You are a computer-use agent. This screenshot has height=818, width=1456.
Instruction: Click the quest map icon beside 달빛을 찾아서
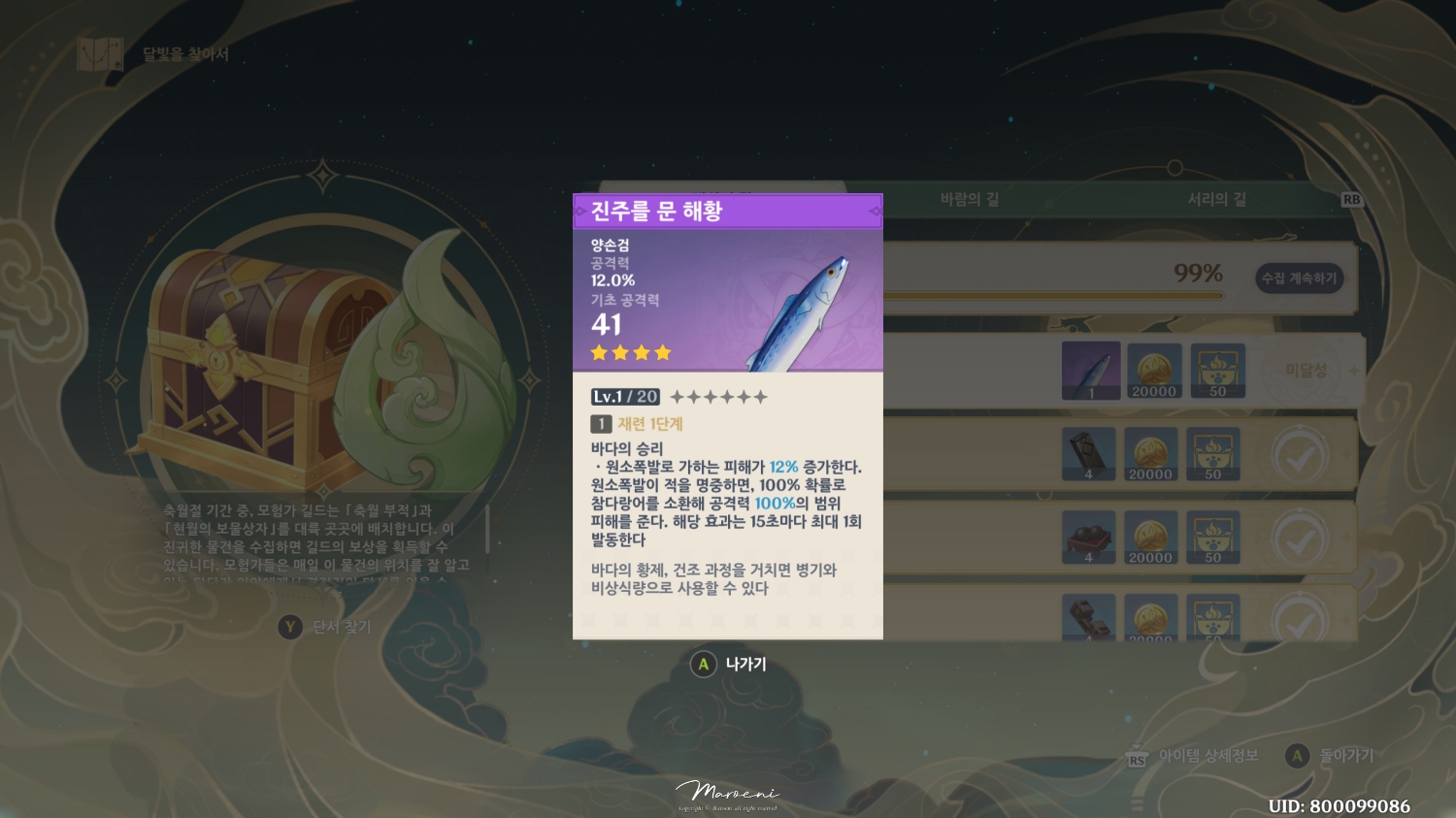99,55
